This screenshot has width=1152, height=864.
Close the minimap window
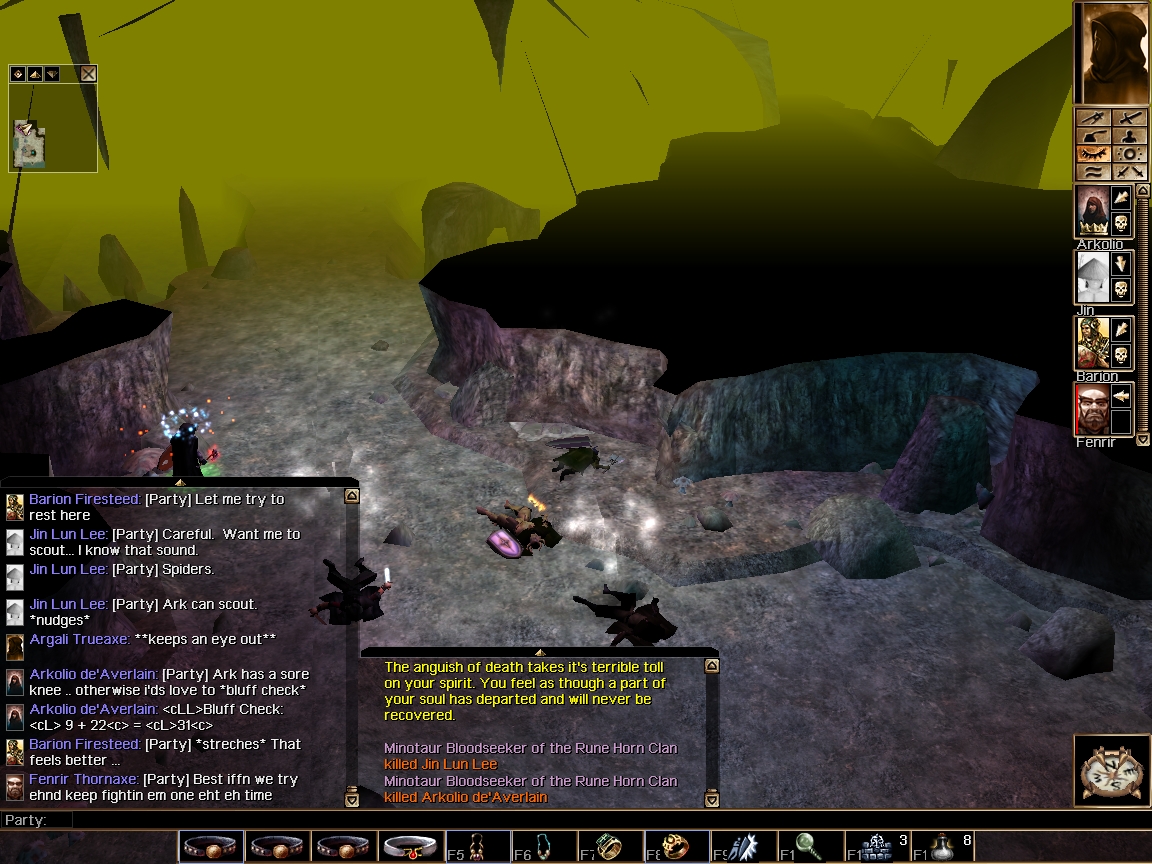click(89, 74)
